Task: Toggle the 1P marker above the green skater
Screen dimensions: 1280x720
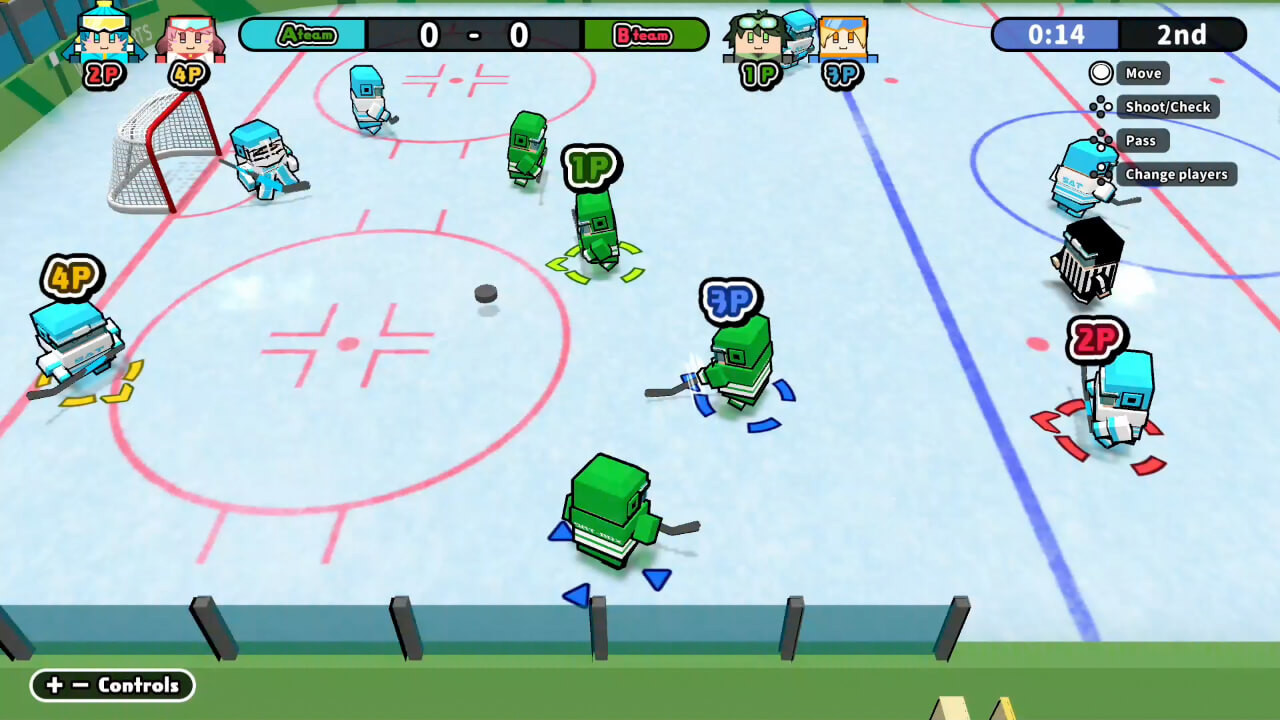Action: pyautogui.click(x=590, y=168)
